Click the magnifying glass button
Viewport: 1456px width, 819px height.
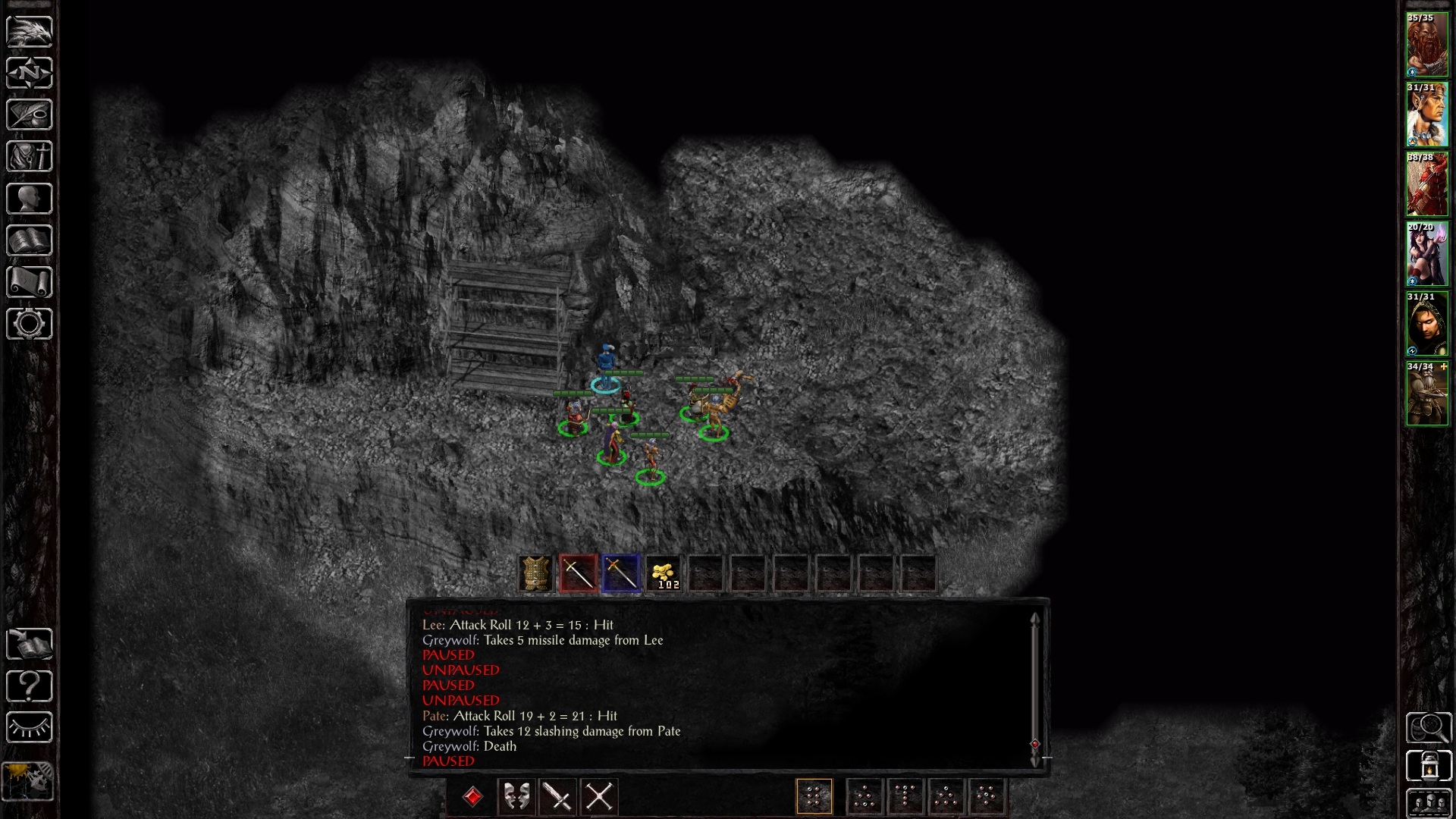[x=1429, y=728]
